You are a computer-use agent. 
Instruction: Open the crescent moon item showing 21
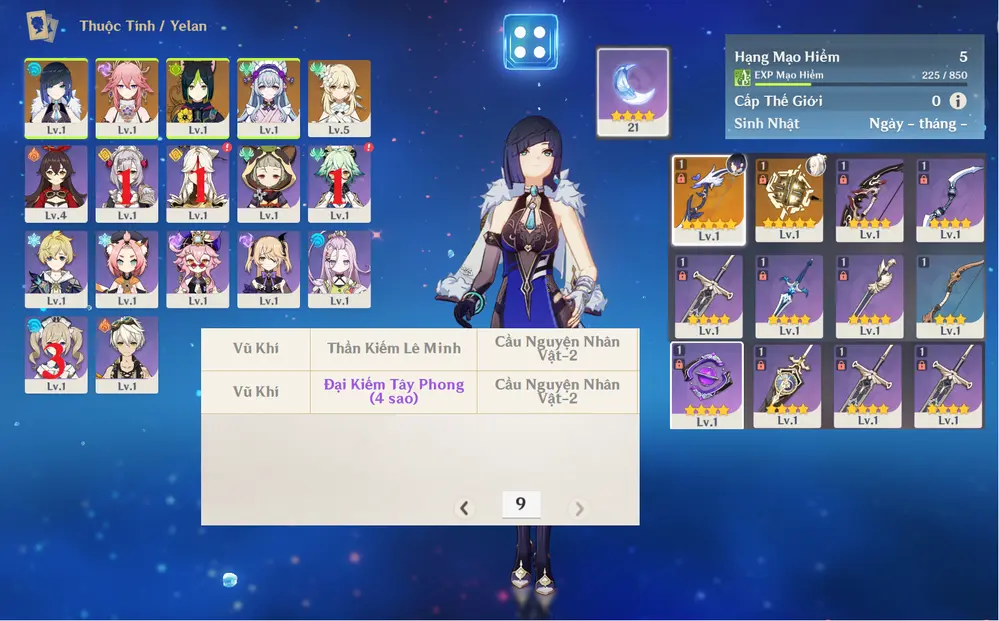(633, 91)
